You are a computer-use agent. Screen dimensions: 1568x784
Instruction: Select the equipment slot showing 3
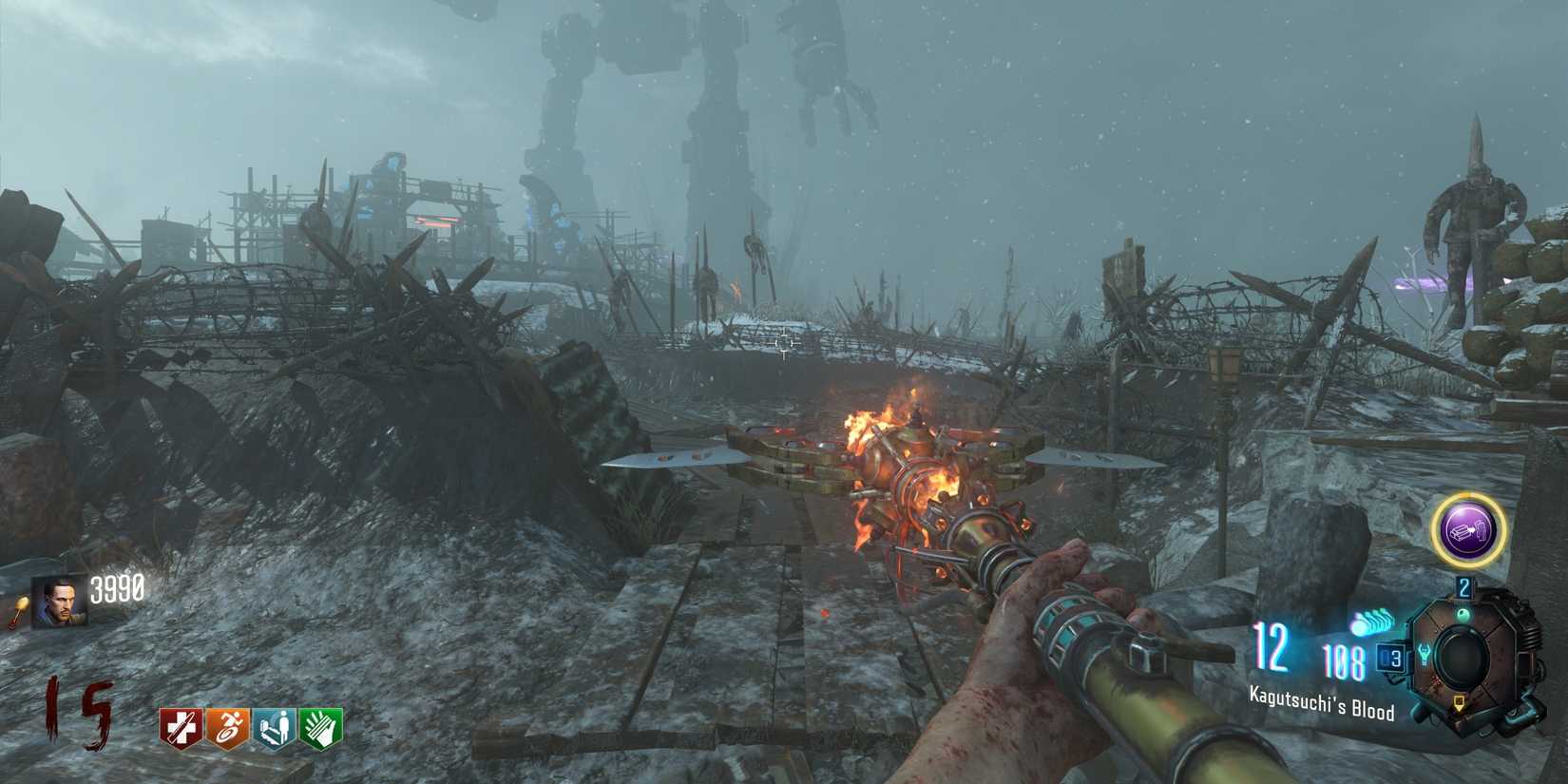[x=1391, y=658]
